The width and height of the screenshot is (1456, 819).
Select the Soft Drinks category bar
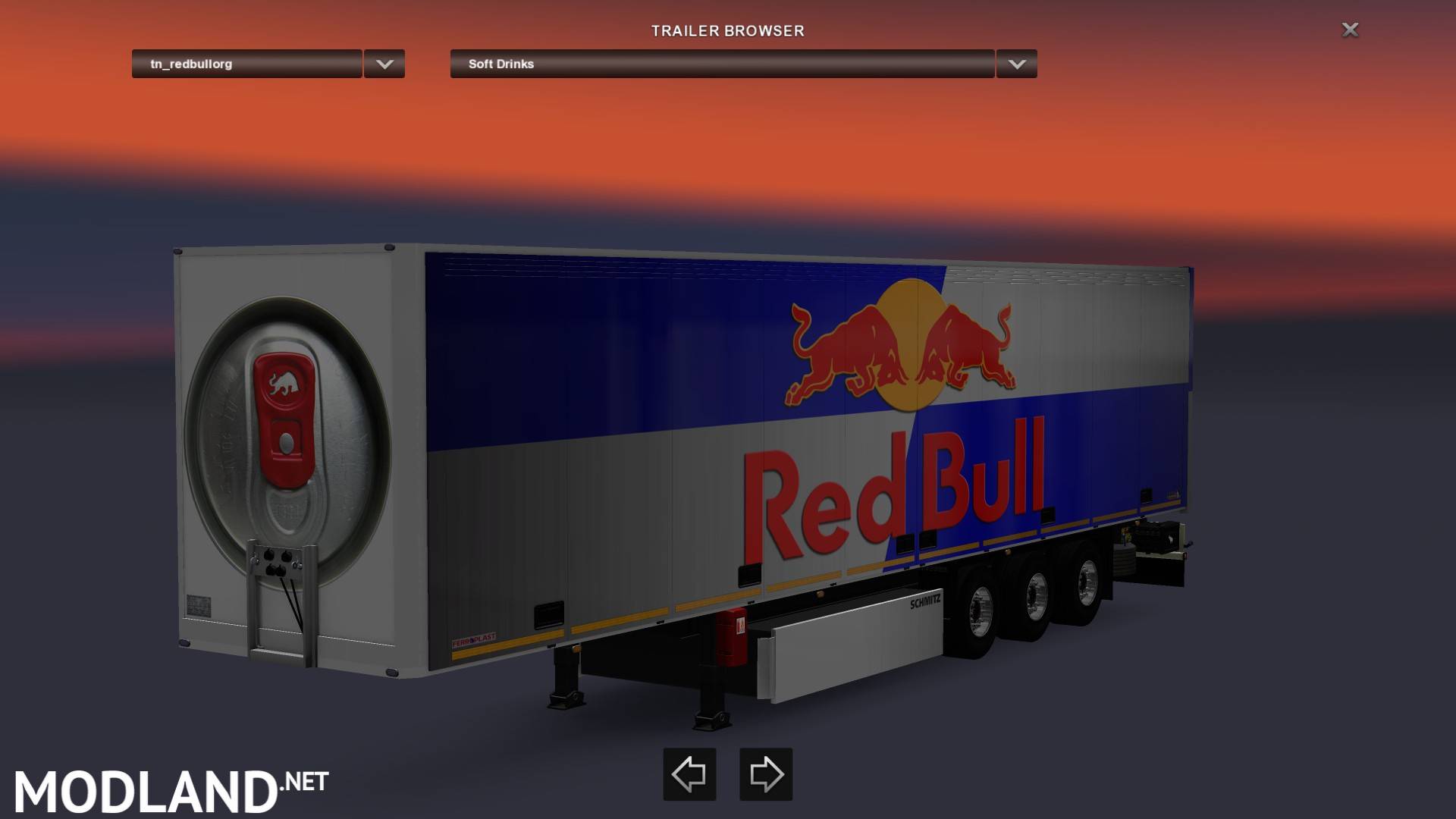coord(720,64)
